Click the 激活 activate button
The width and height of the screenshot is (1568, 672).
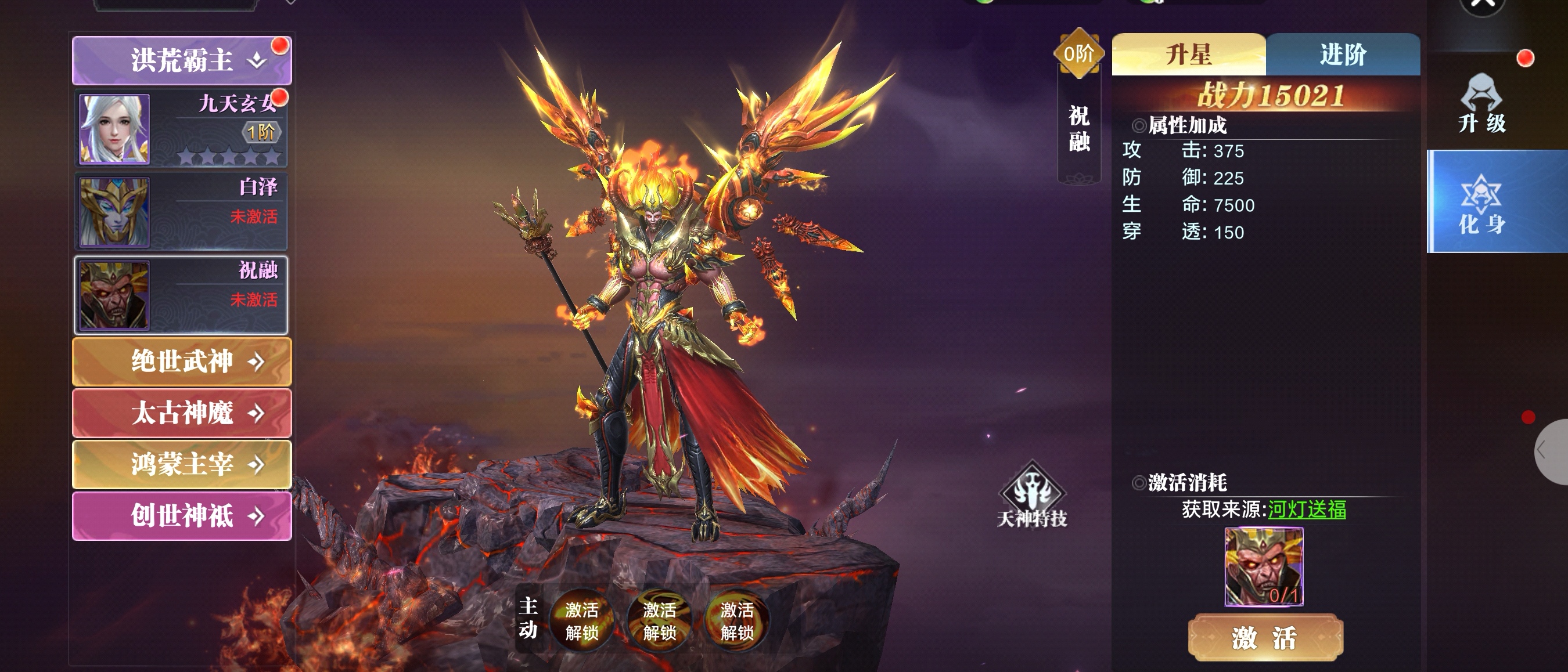point(1265,638)
